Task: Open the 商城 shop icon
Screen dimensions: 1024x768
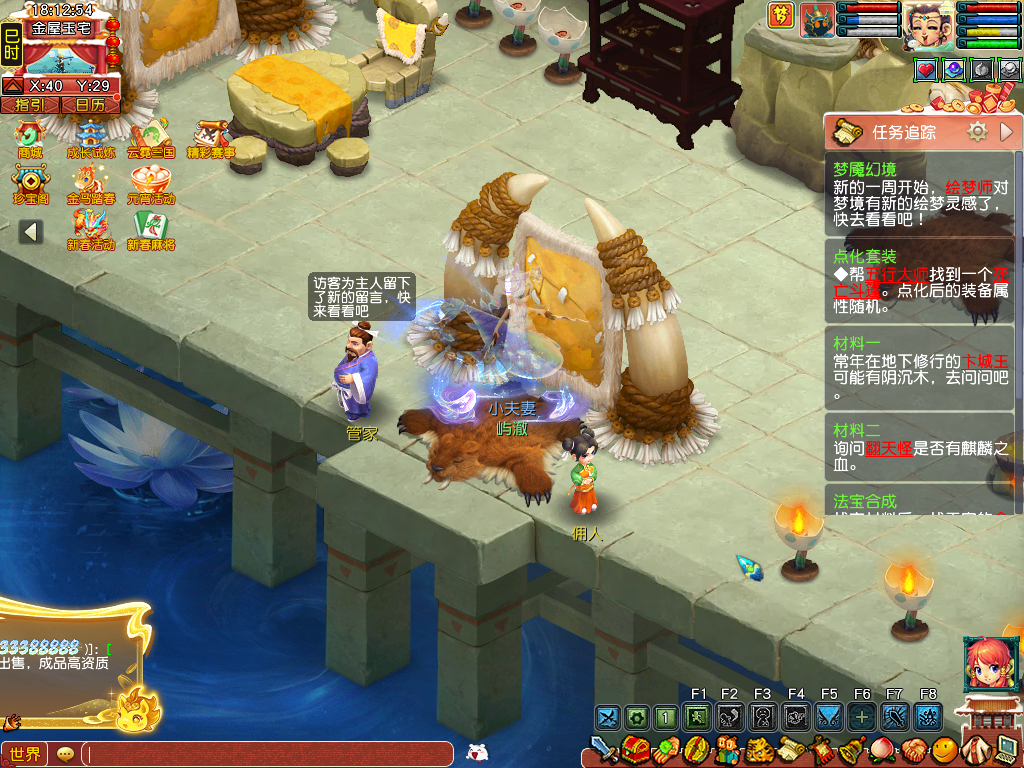Action: tap(30, 136)
